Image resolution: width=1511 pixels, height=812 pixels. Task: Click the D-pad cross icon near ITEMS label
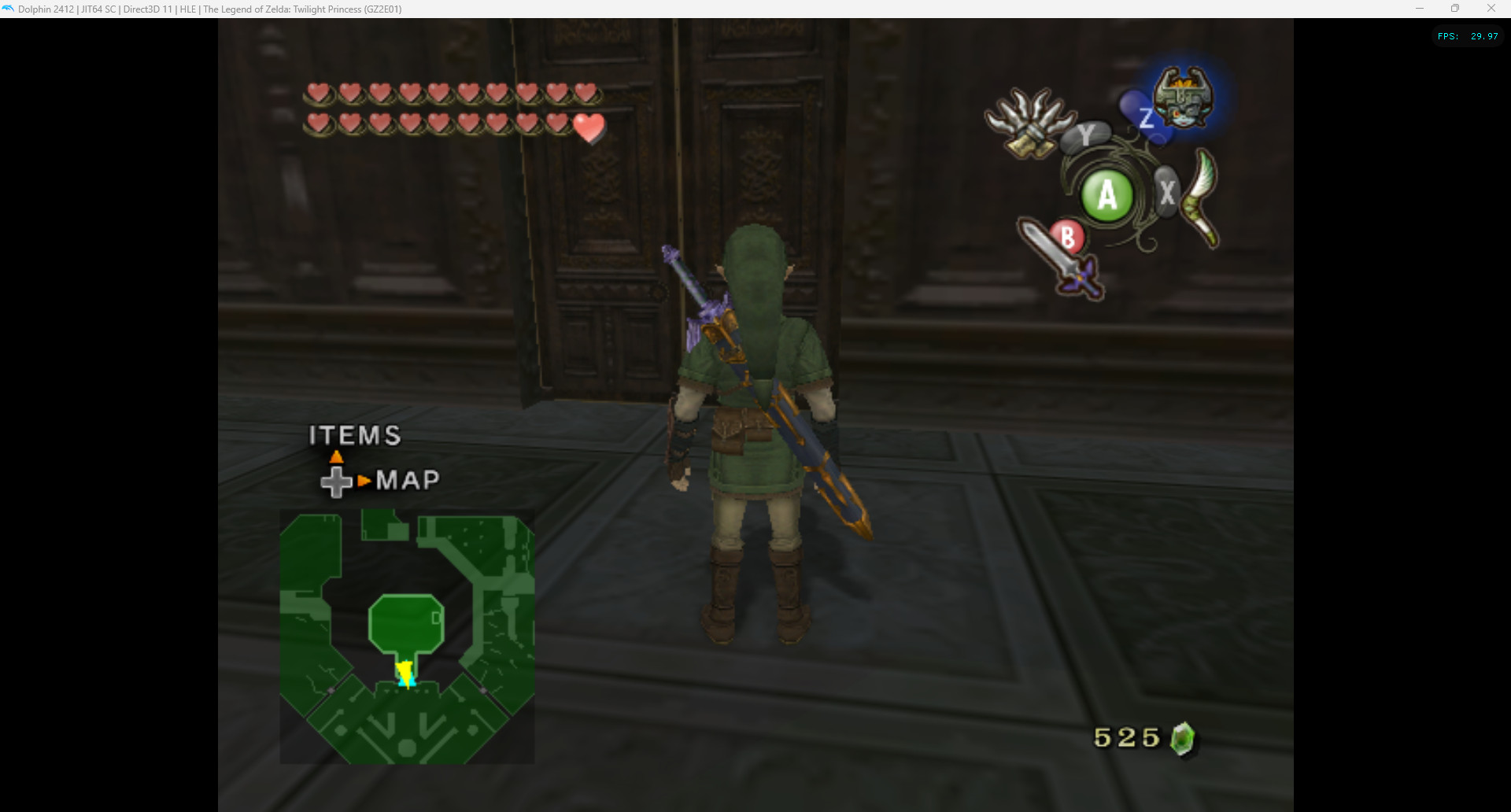(x=337, y=480)
